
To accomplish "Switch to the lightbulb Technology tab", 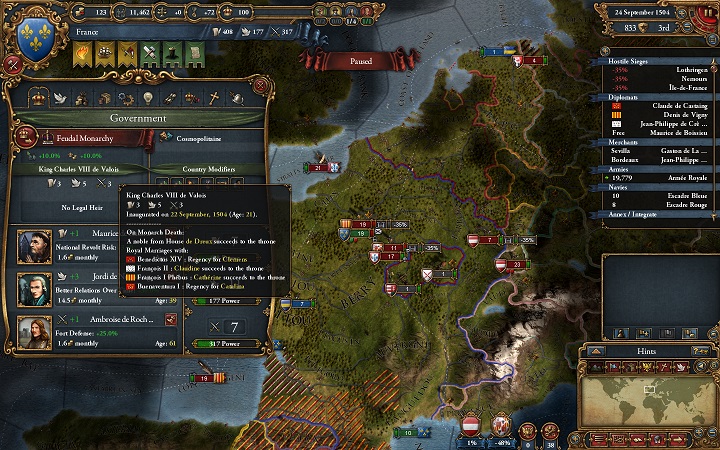I will [x=145, y=97].
